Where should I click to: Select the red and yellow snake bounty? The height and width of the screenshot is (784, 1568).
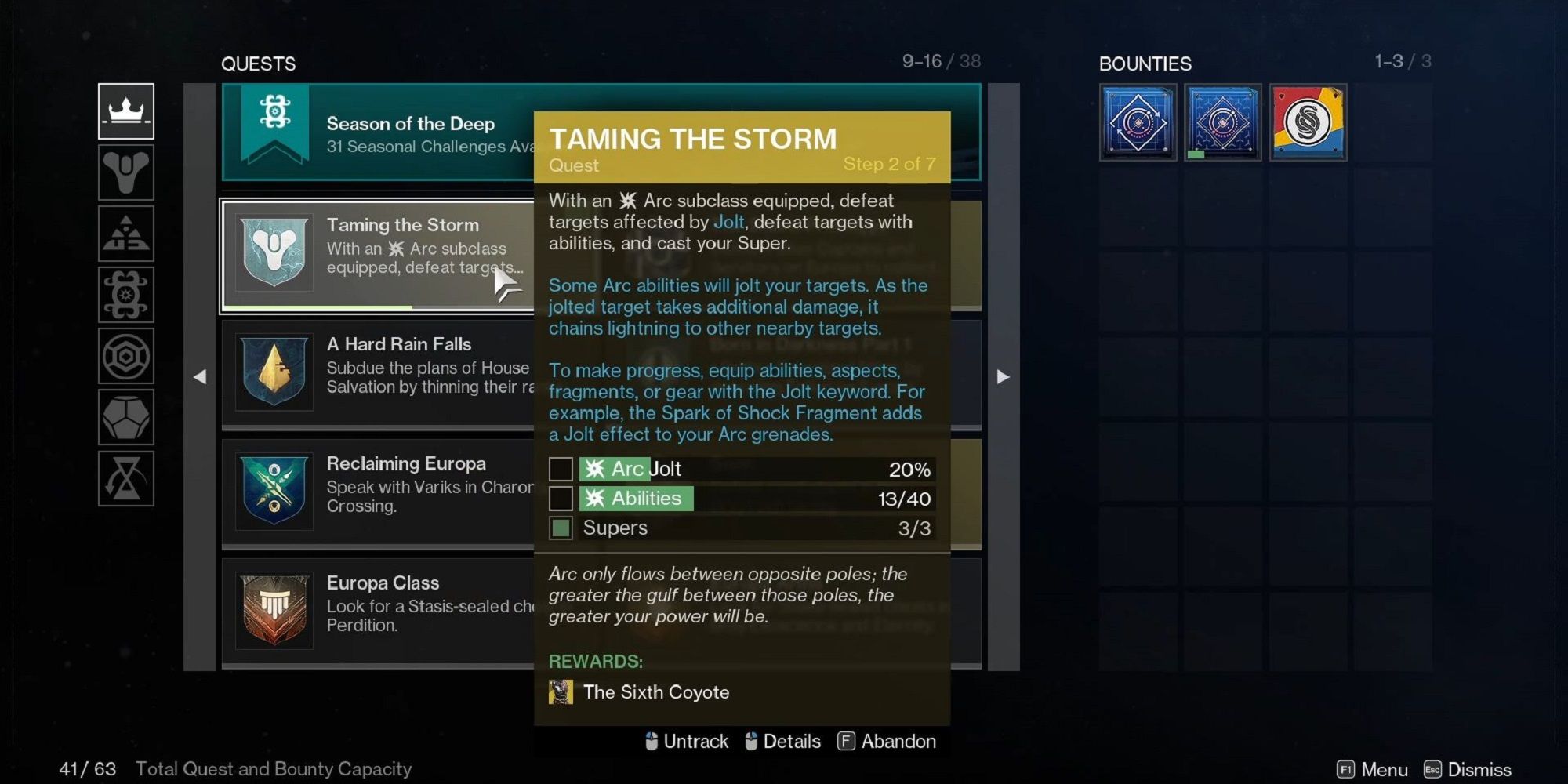[1308, 123]
